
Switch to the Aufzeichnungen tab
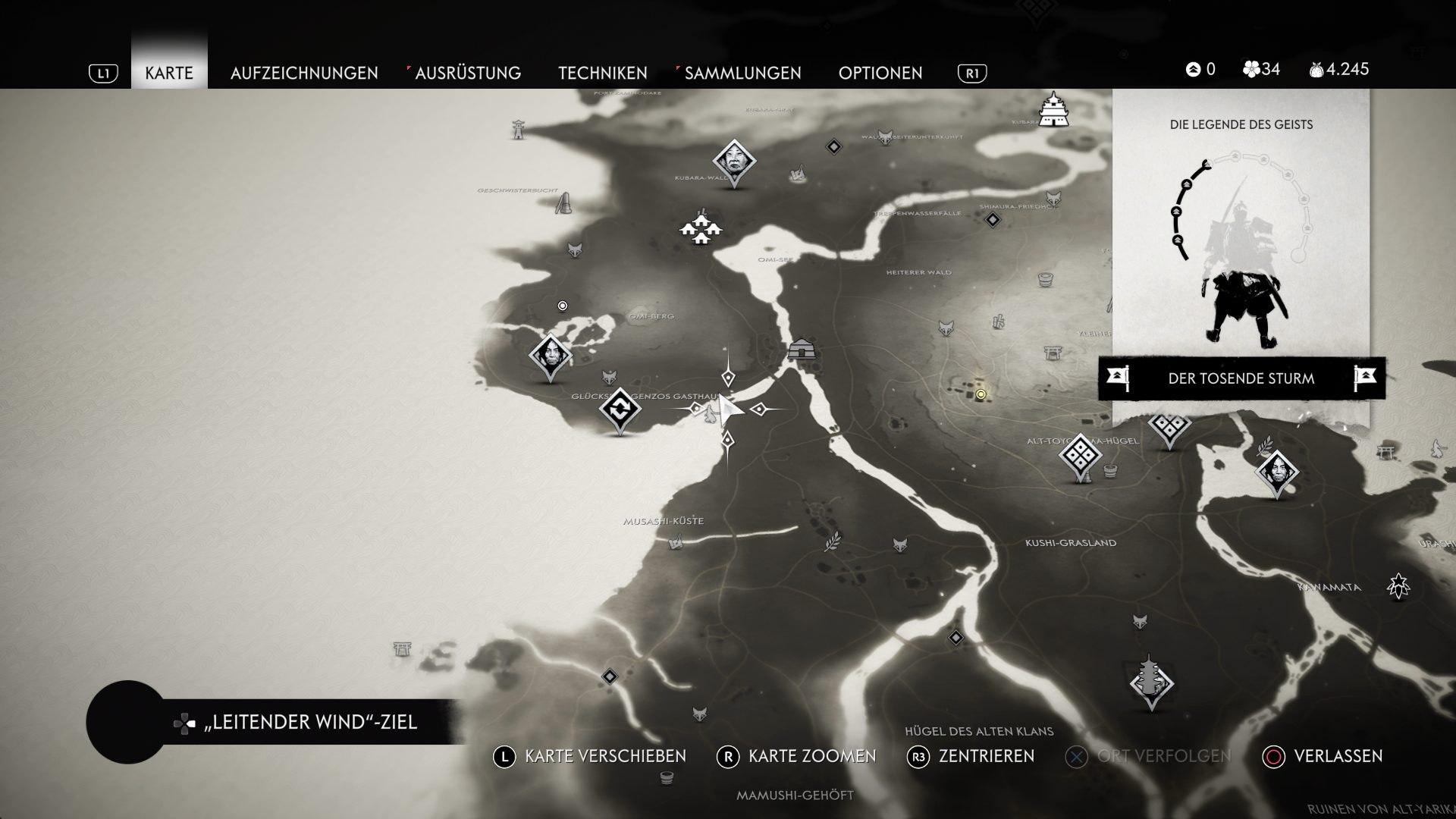click(304, 73)
